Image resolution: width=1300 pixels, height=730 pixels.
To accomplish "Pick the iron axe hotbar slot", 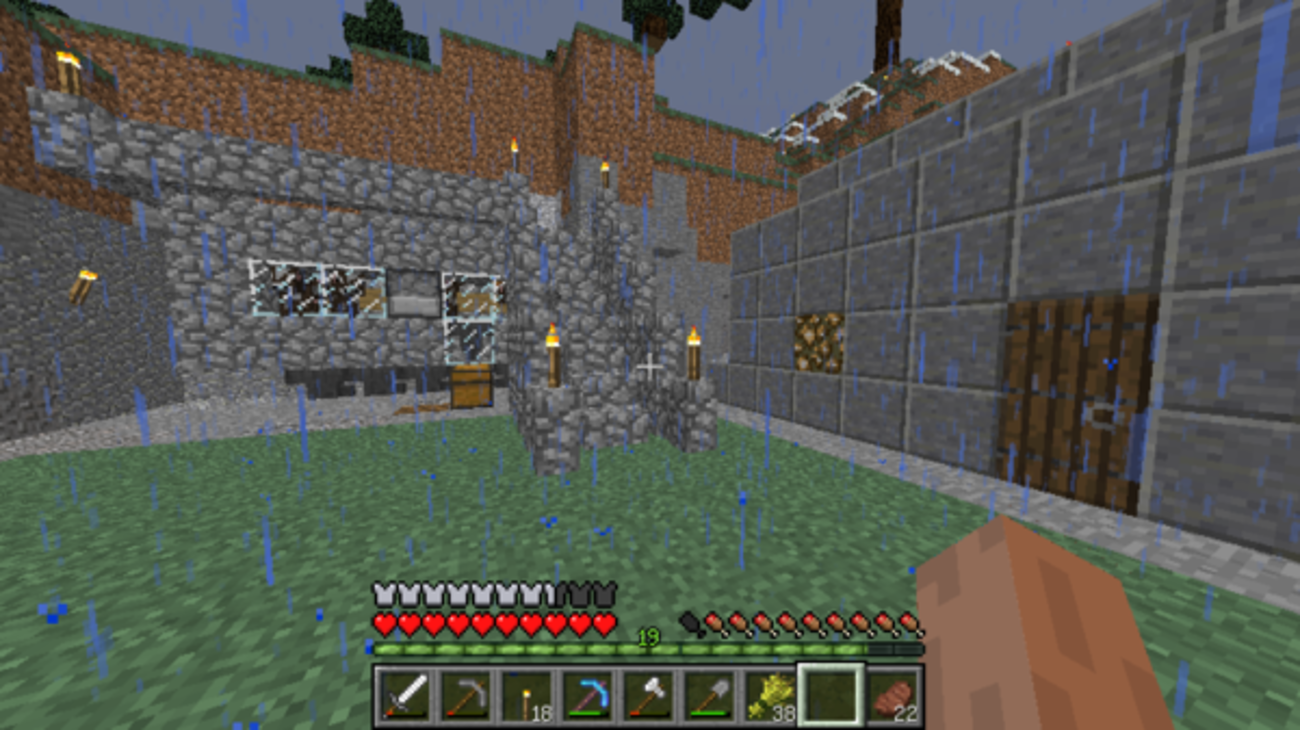I will tap(648, 695).
